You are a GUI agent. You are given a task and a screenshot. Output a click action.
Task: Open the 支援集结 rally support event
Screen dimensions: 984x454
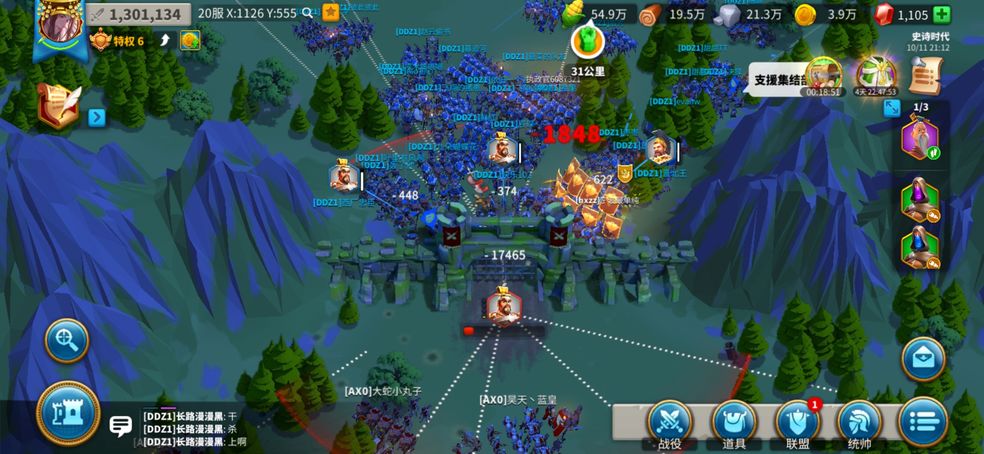(822, 76)
